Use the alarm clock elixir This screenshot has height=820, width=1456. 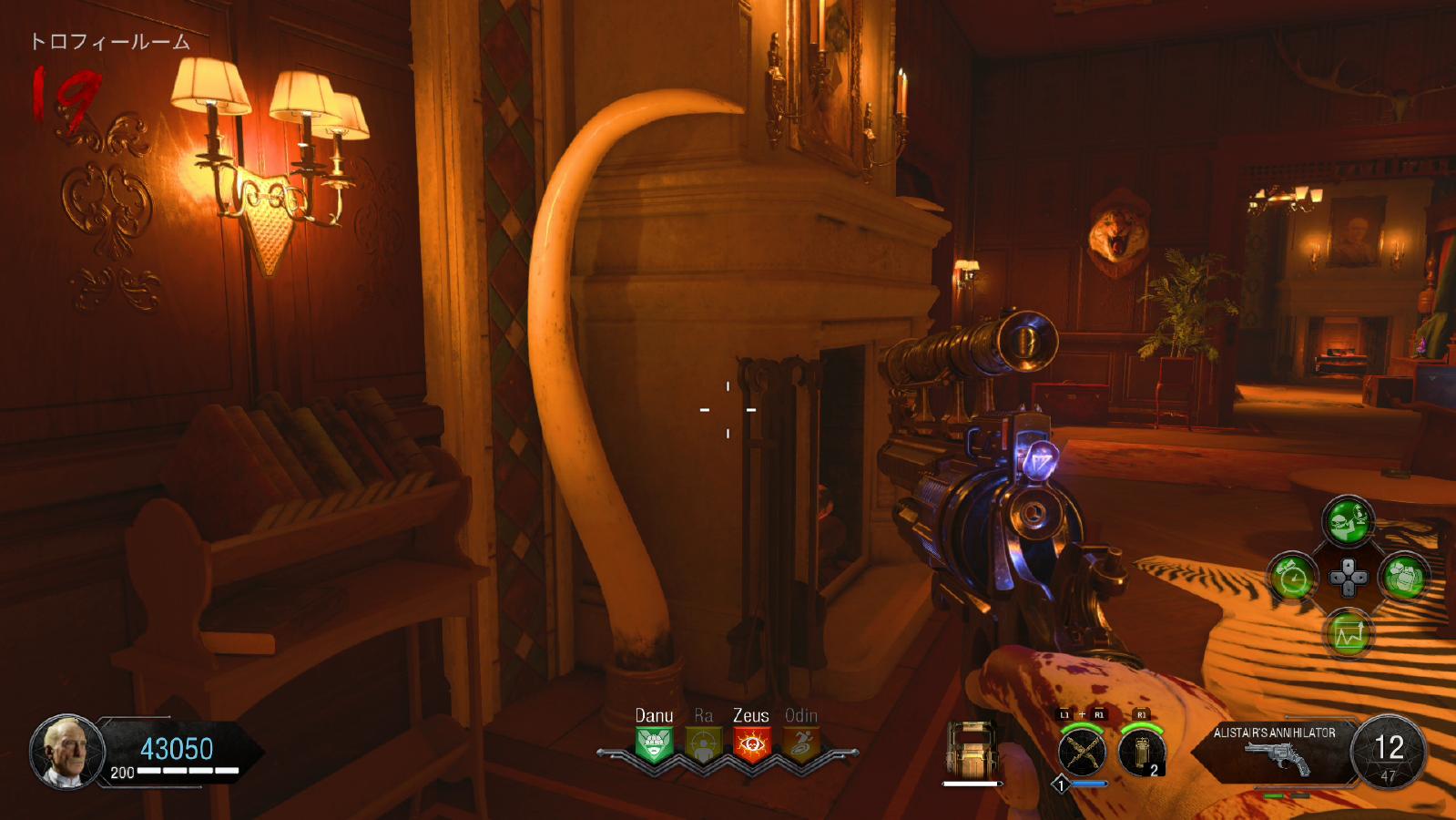(x=1293, y=578)
